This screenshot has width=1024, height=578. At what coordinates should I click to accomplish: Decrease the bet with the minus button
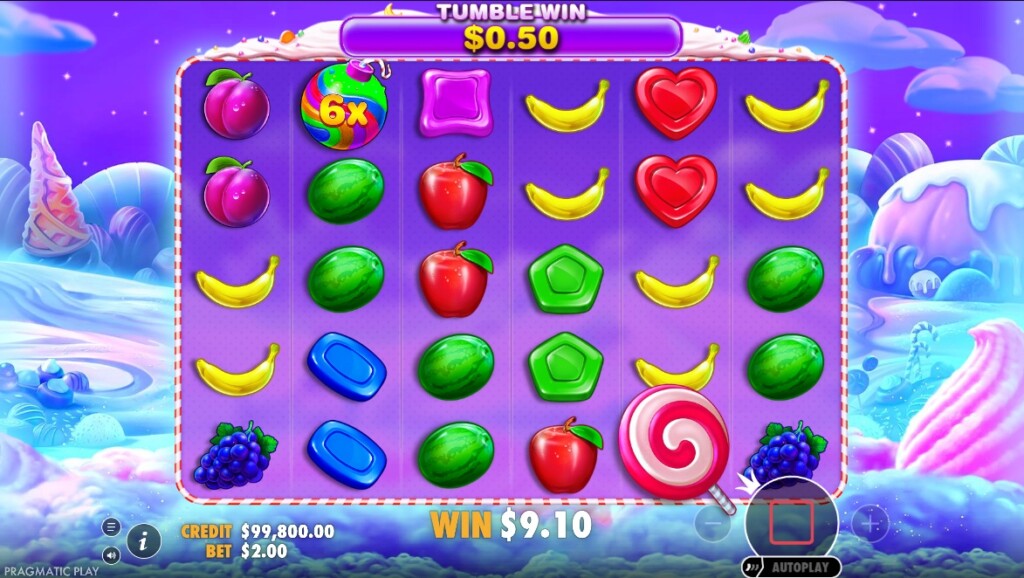(x=712, y=523)
